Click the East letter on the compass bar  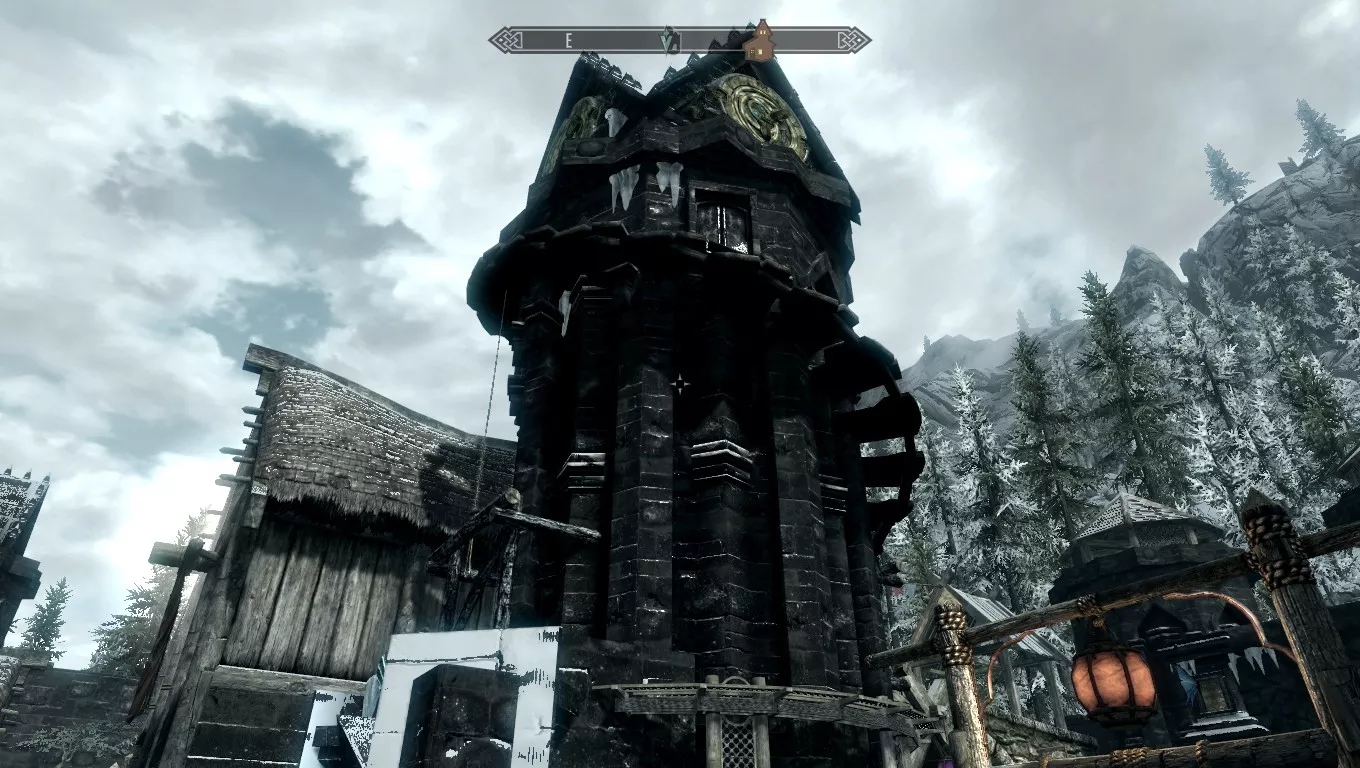pyautogui.click(x=568, y=40)
